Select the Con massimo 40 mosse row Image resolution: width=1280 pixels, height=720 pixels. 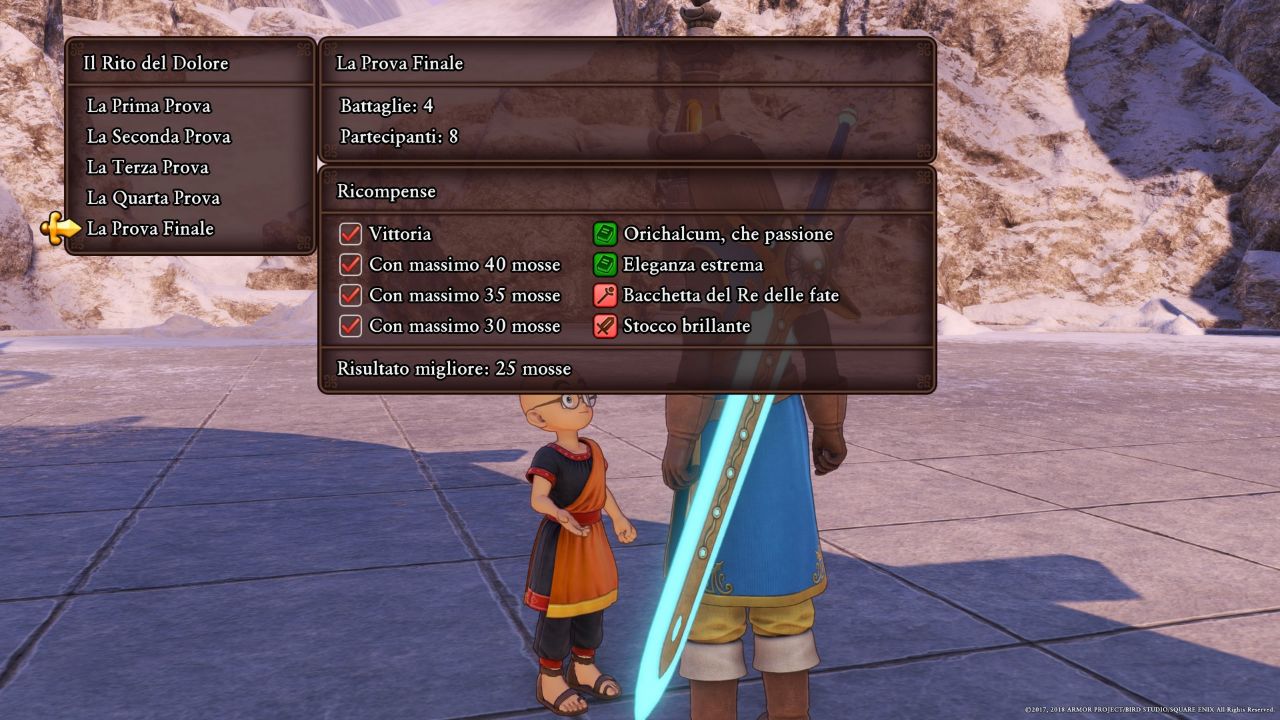point(464,265)
